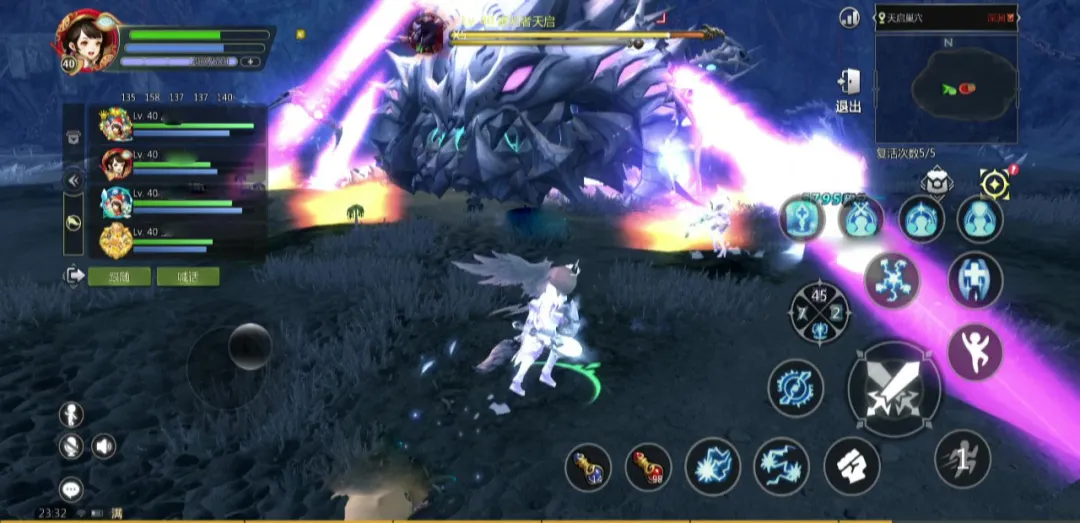Screen dimensions: 1080x523
Task: Collapse the party panel with the double arrow
Action: (72, 181)
